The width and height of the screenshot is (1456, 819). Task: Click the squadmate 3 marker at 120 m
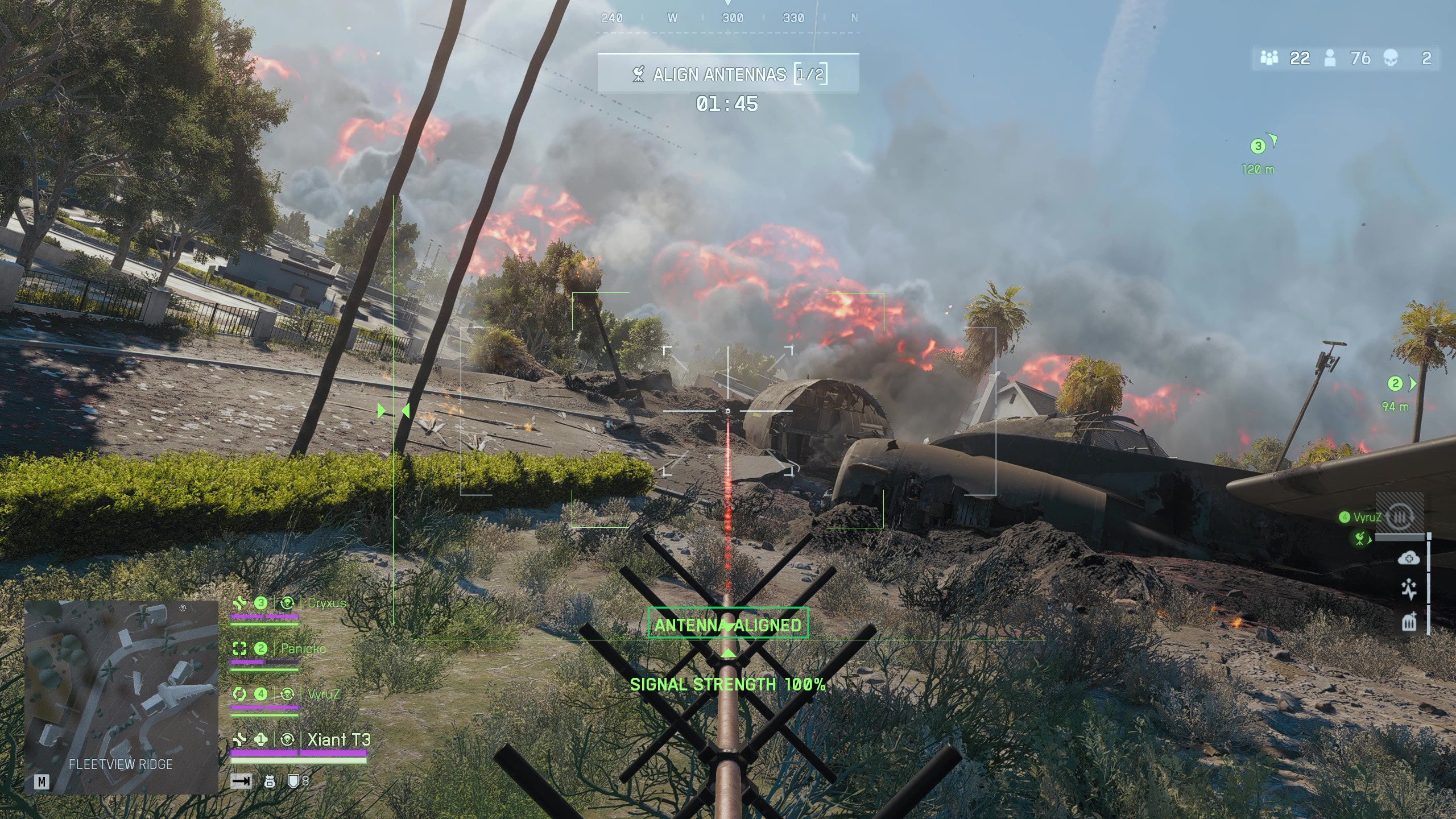pos(1258,147)
